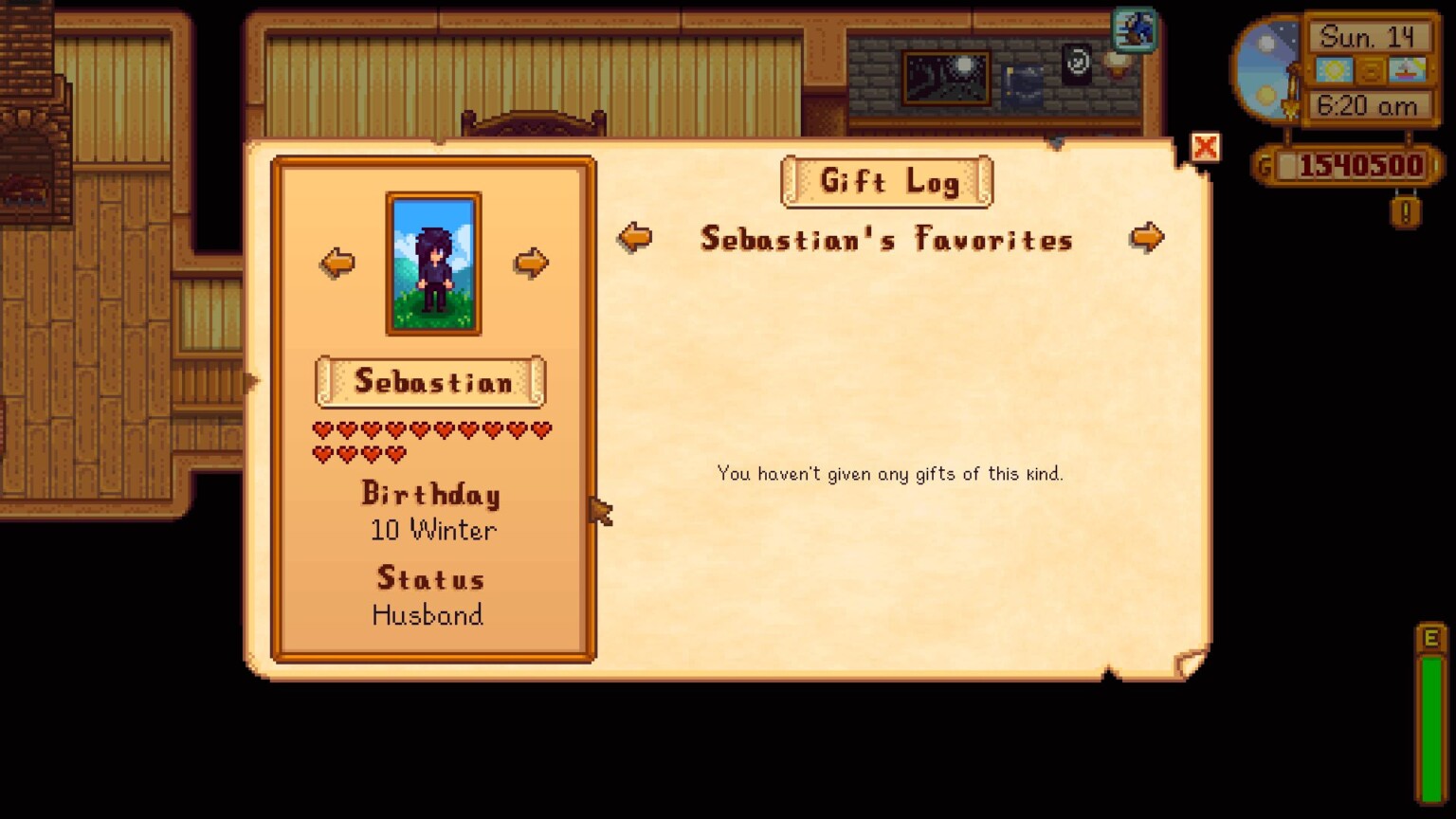Select the previous villager with the left arrow
The width and height of the screenshot is (1456, 819).
337,262
